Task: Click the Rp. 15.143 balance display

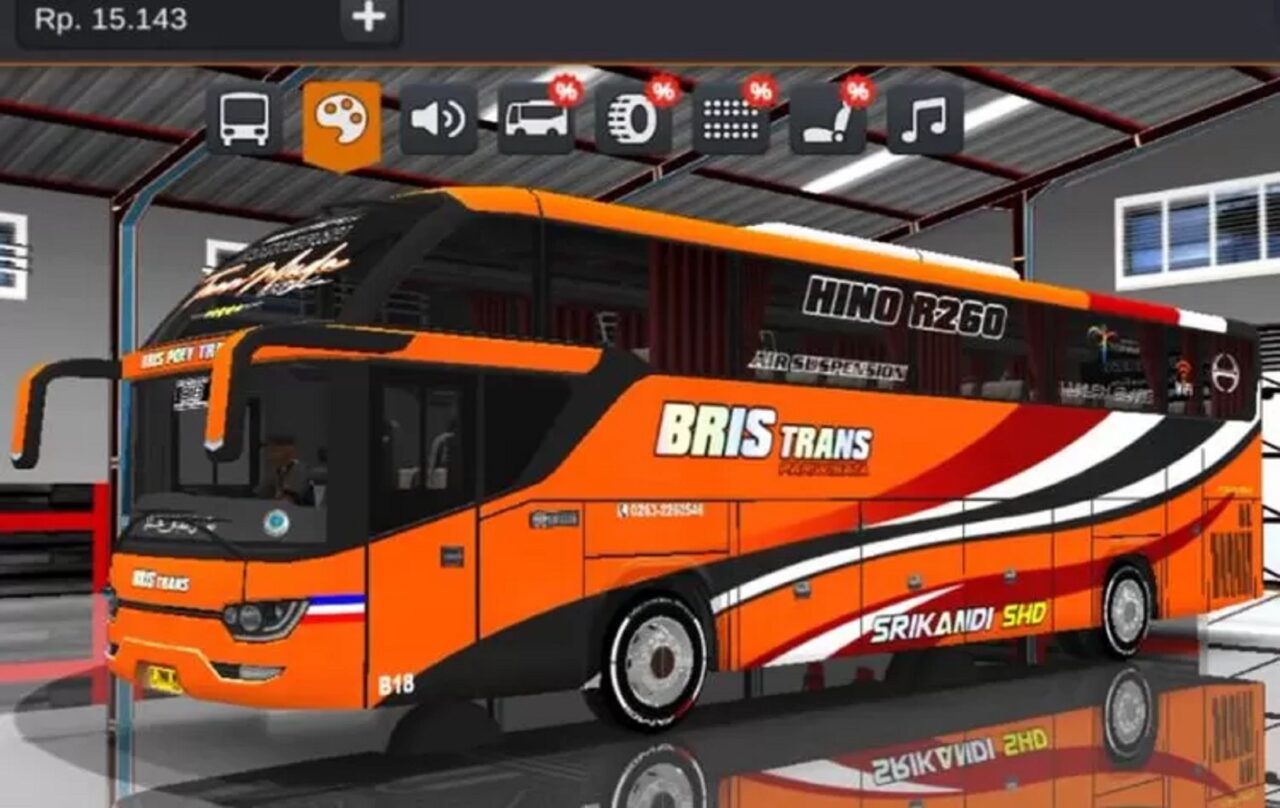Action: pyautogui.click(x=110, y=20)
